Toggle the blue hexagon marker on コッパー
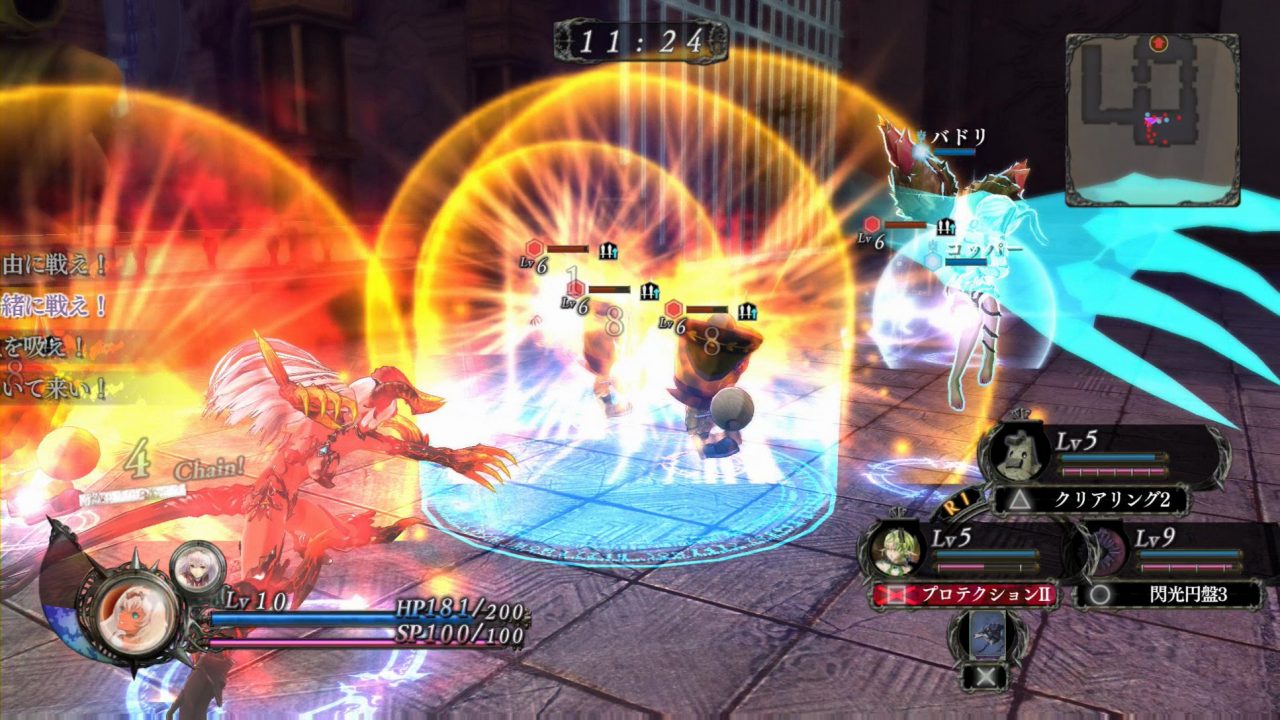Image resolution: width=1280 pixels, height=720 pixels. pos(931,259)
